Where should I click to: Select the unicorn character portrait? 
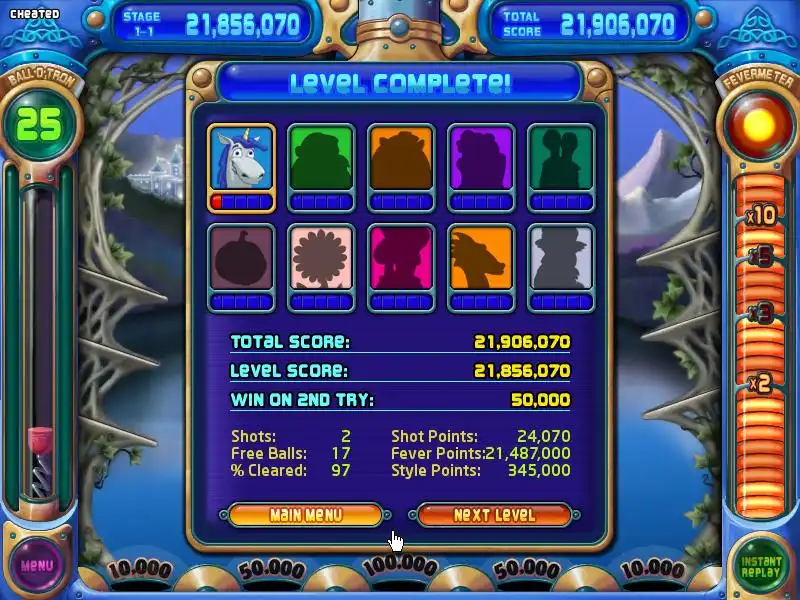242,158
